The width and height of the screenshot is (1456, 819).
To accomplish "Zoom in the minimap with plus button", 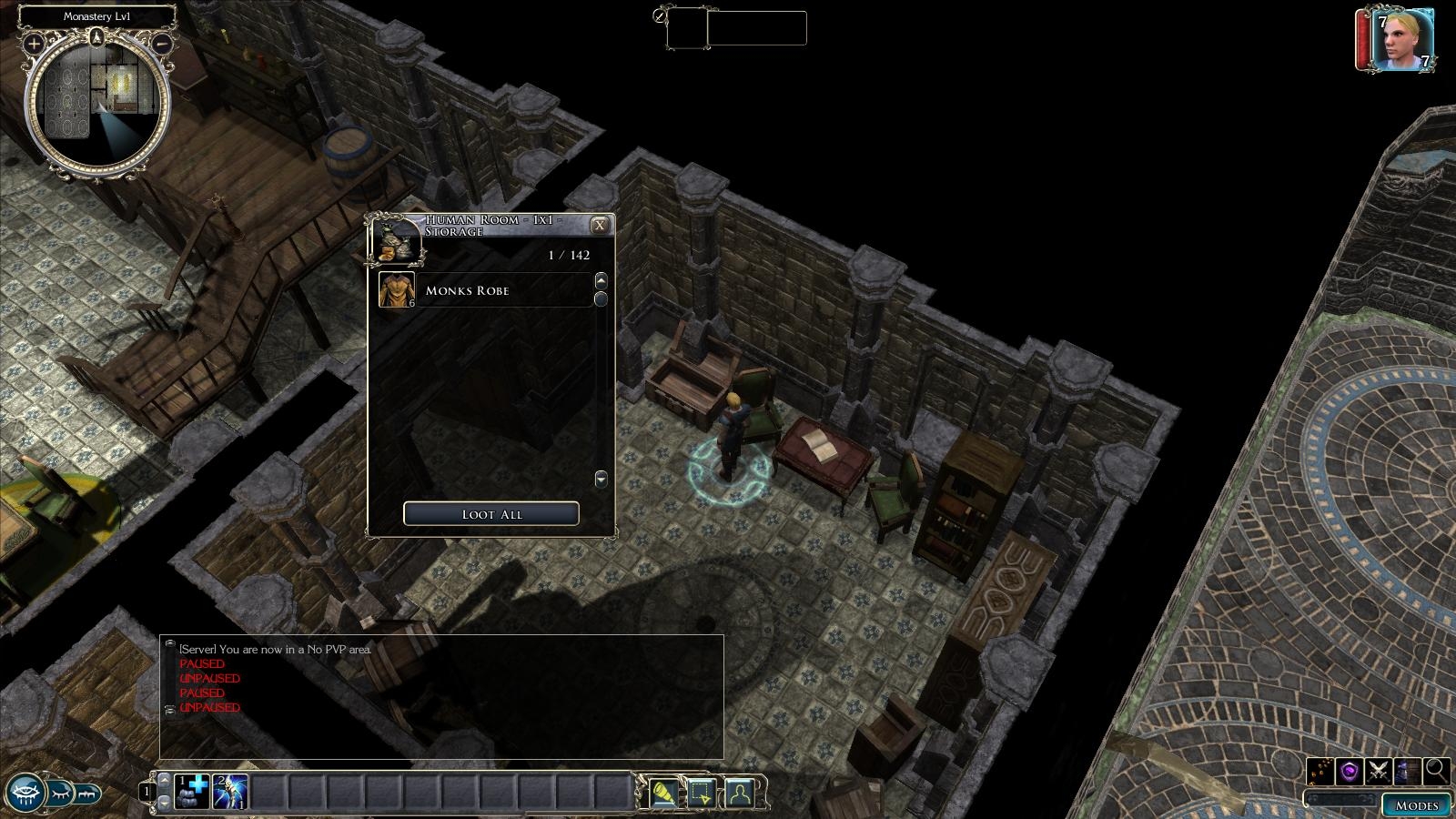I will tap(34, 43).
